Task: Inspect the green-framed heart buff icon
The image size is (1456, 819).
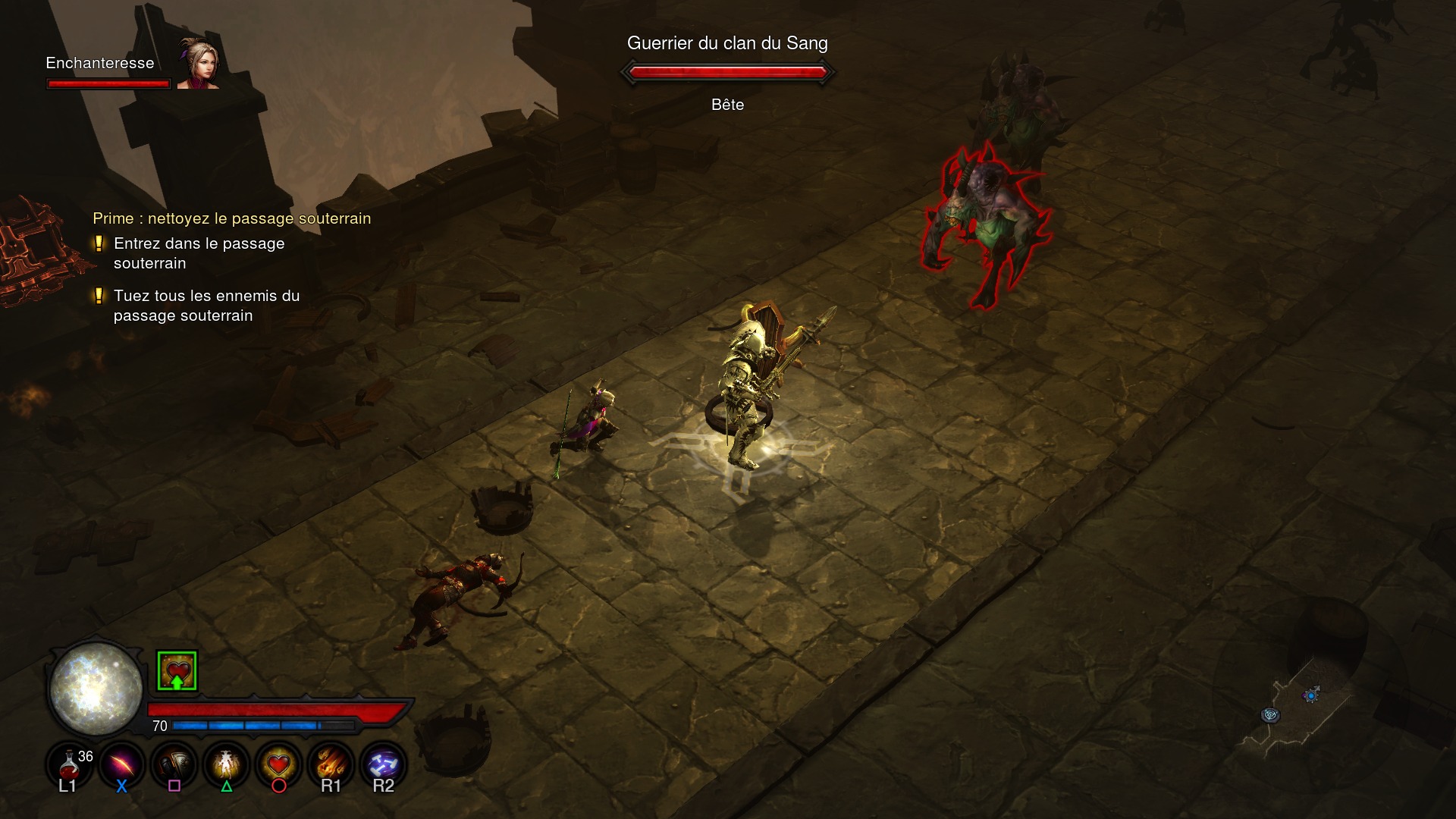Action: point(177,671)
